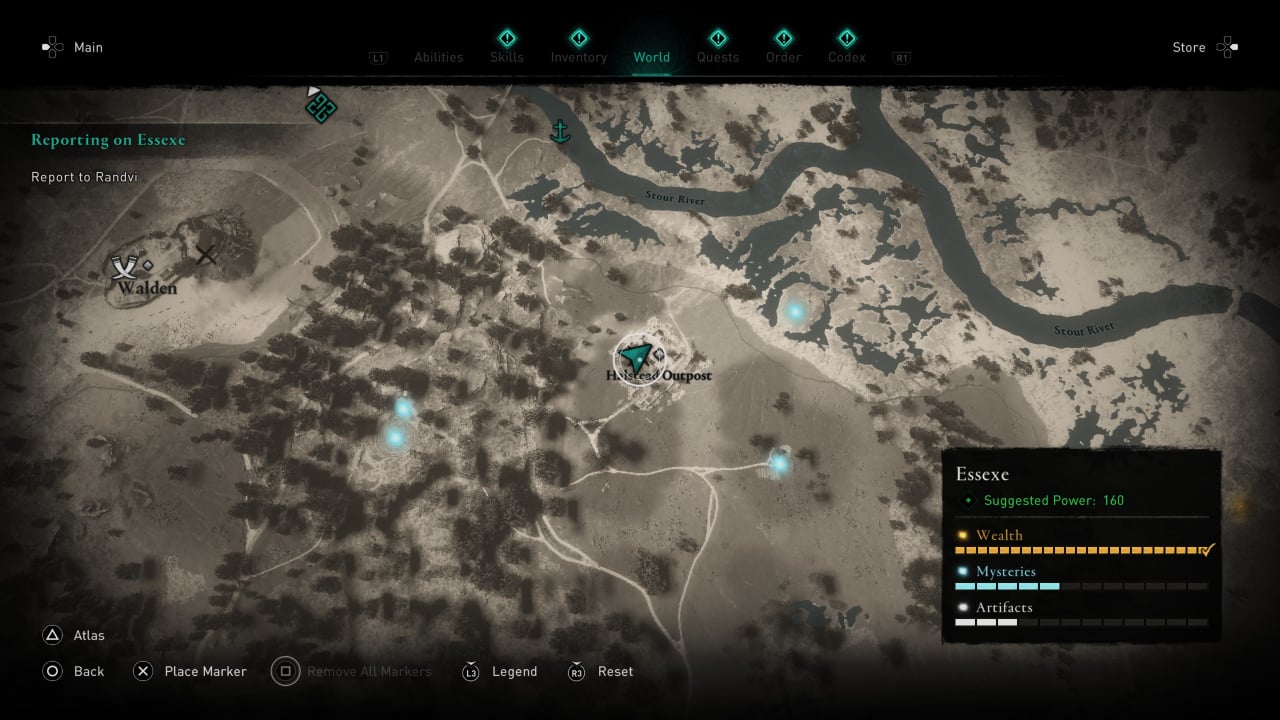Viewport: 1280px width, 720px height.
Task: Switch to the Abilities tab
Action: [438, 57]
